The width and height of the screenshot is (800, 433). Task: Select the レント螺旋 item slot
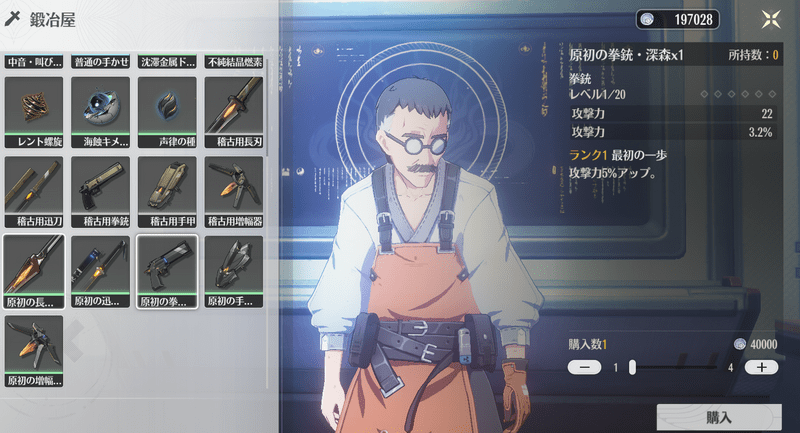pyautogui.click(x=33, y=112)
